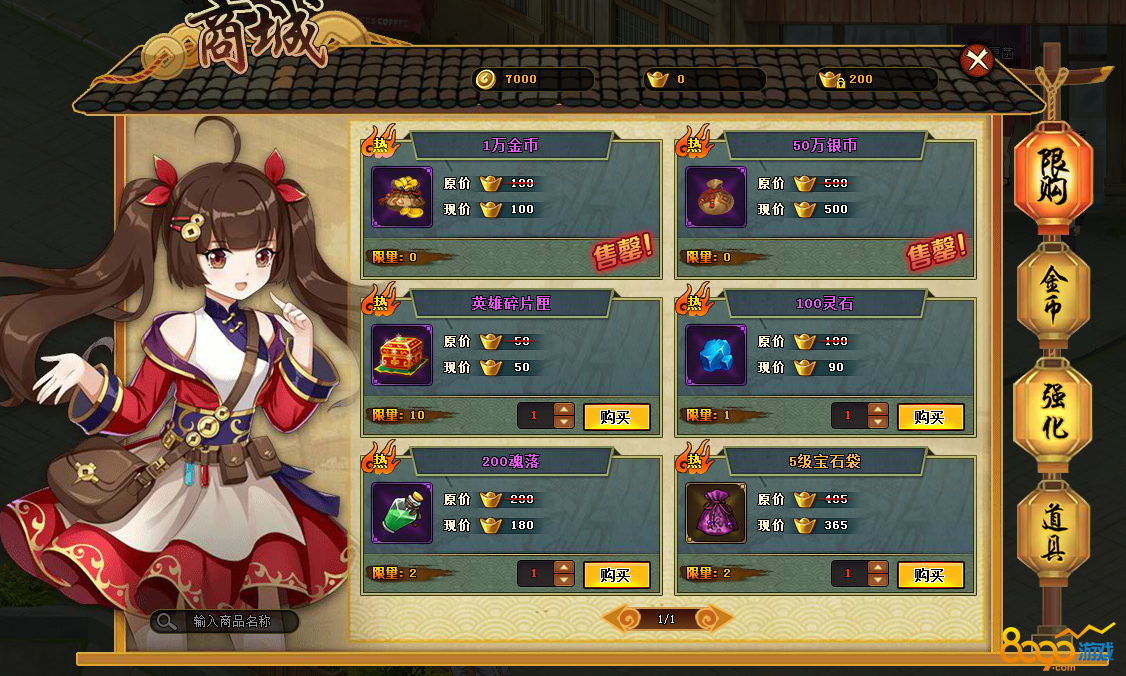
Task: Purchase the 5级宝石袋
Action: tap(930, 575)
